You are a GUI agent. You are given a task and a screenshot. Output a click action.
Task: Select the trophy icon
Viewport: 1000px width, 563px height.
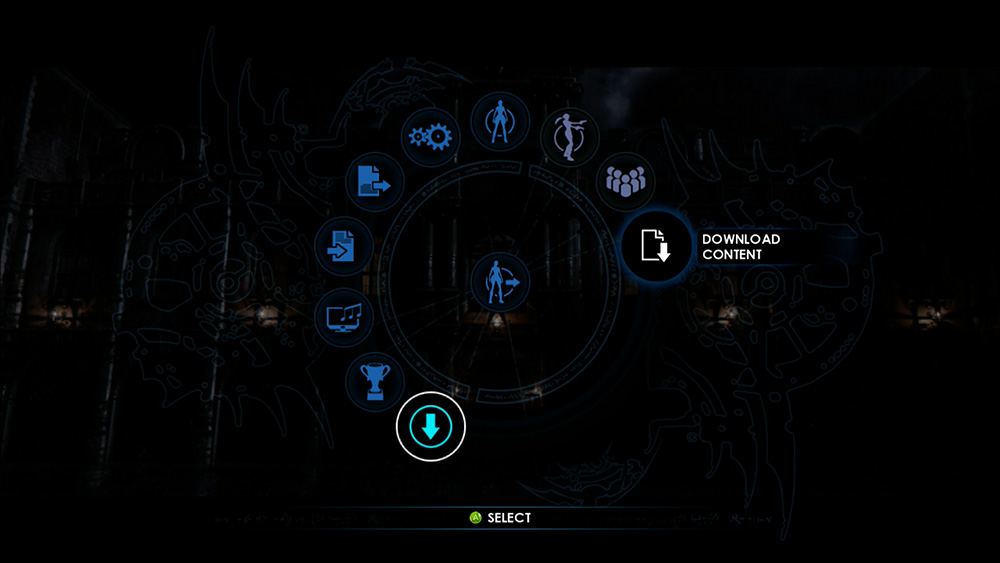pyautogui.click(x=375, y=381)
